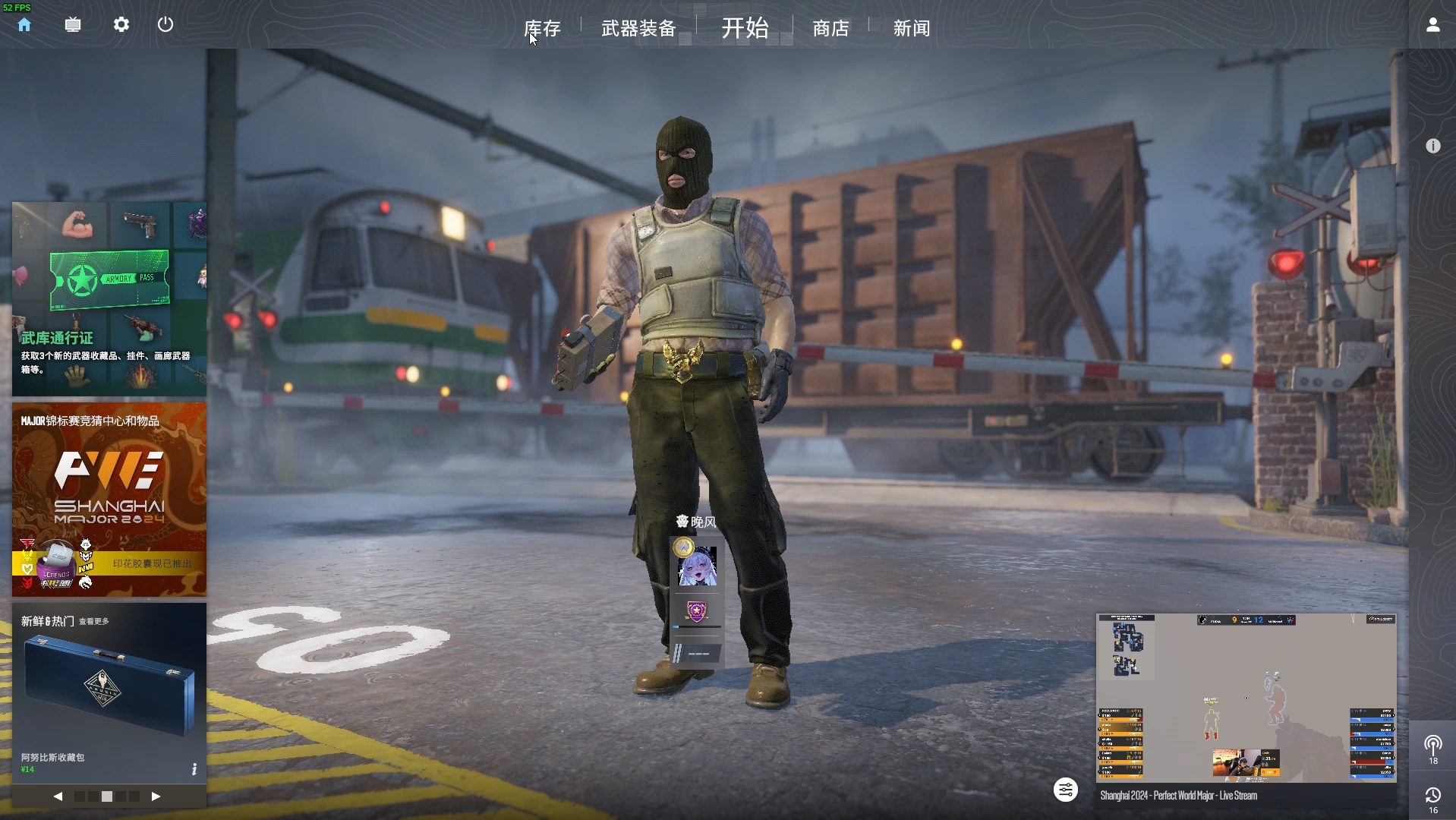Click the 查看更多 link in the hot items panel

point(93,620)
